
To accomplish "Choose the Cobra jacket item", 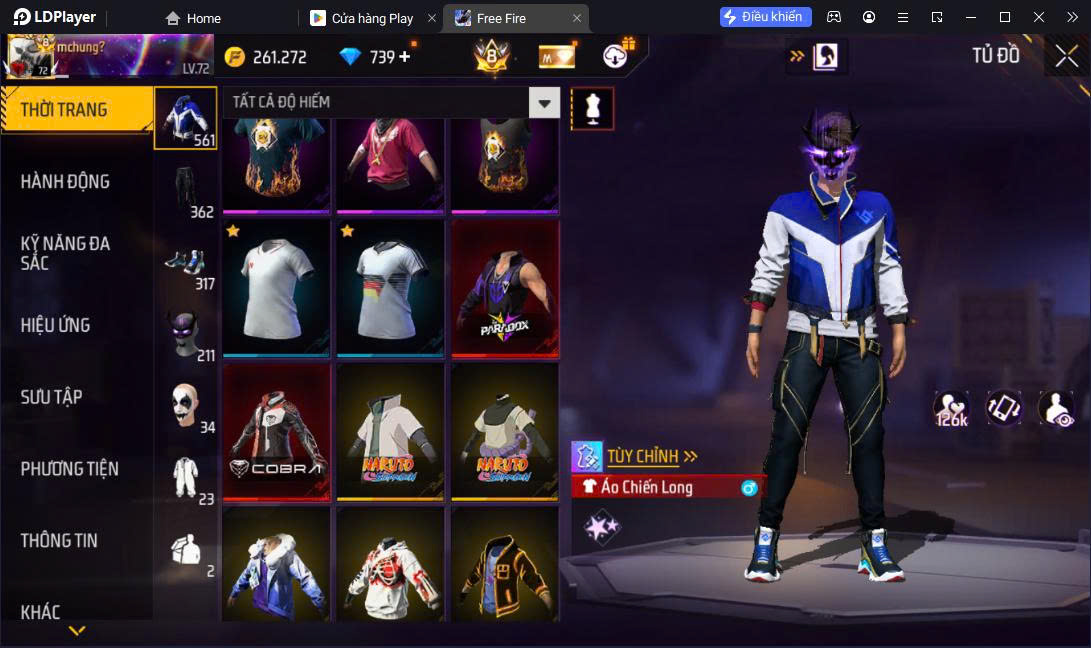I will (276, 432).
